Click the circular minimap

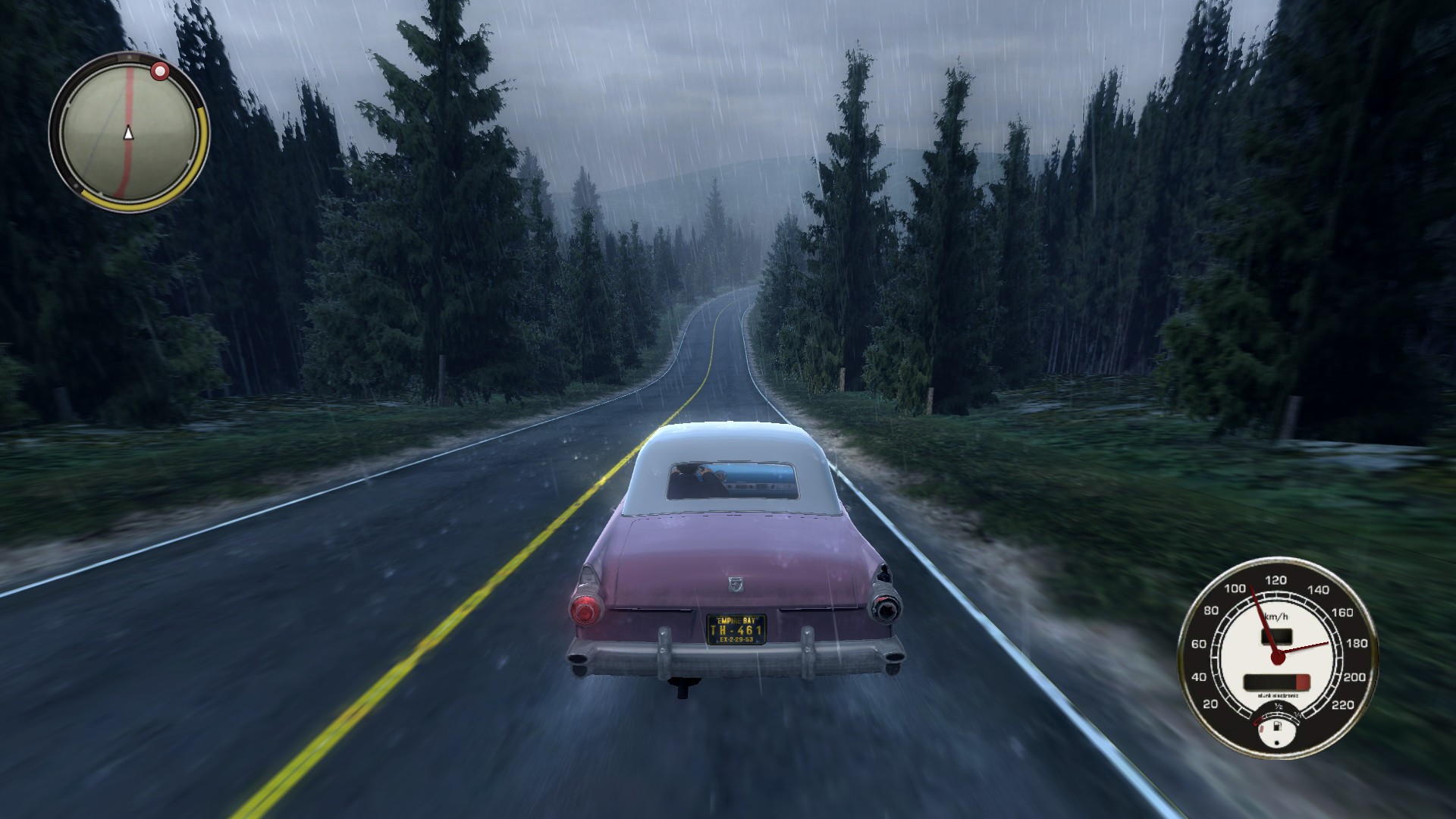128,133
